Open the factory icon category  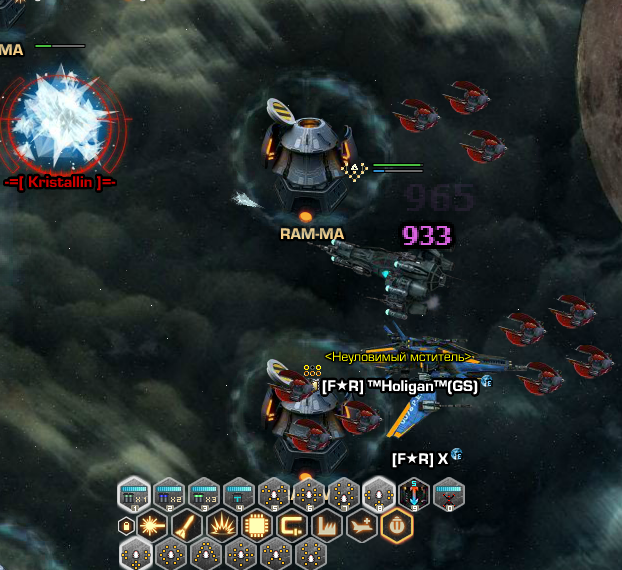[x=326, y=525]
